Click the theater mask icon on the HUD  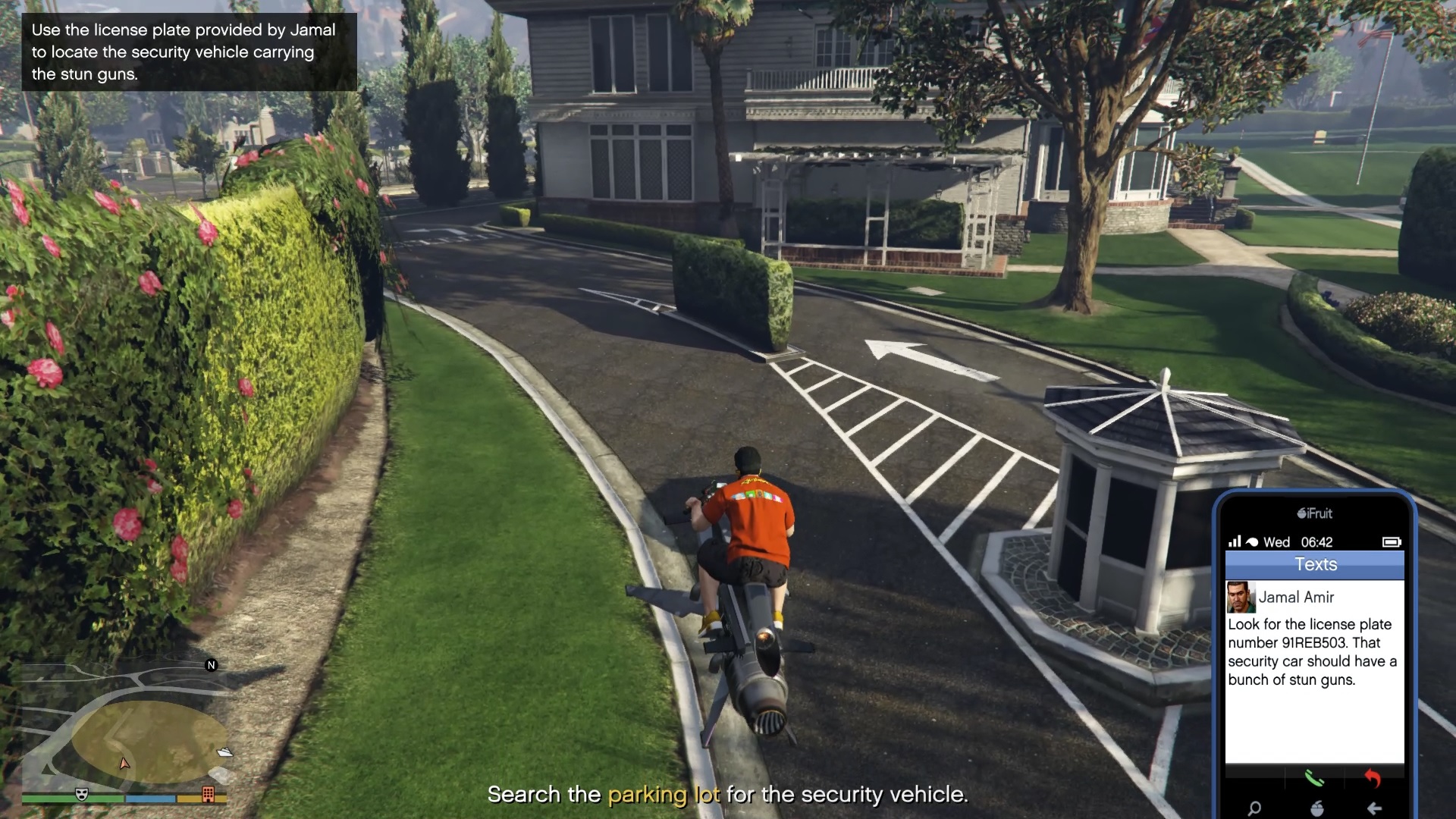83,795
